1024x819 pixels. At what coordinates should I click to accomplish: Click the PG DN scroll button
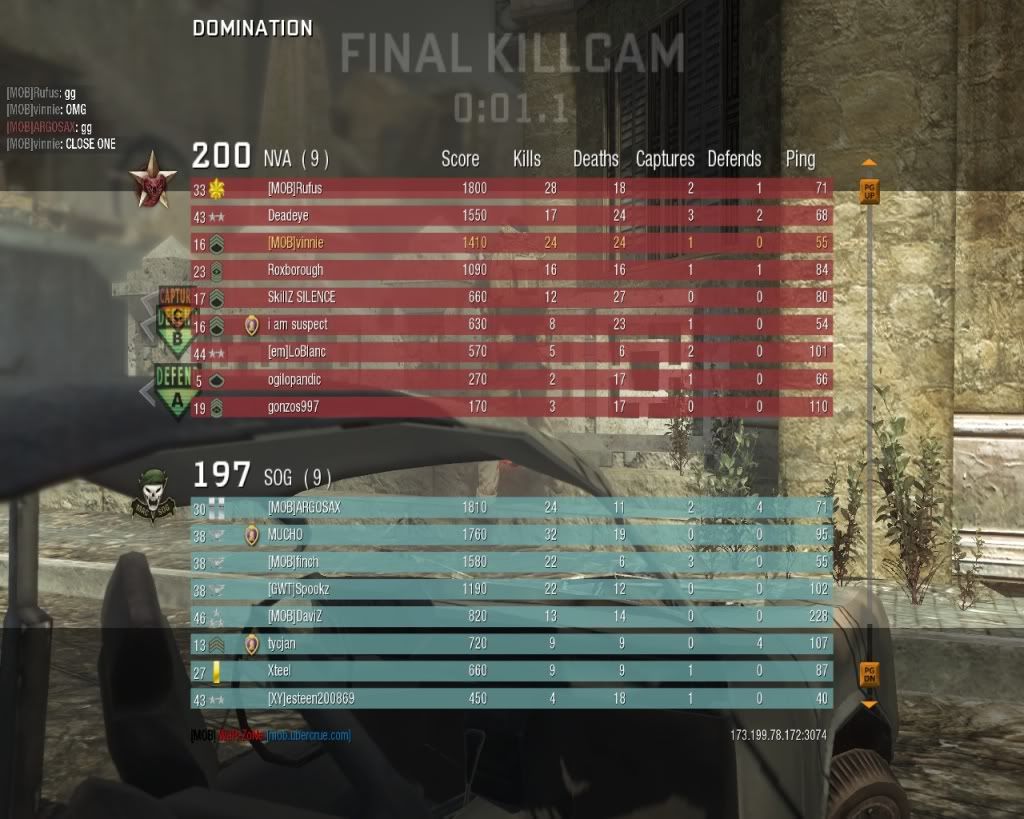click(869, 673)
